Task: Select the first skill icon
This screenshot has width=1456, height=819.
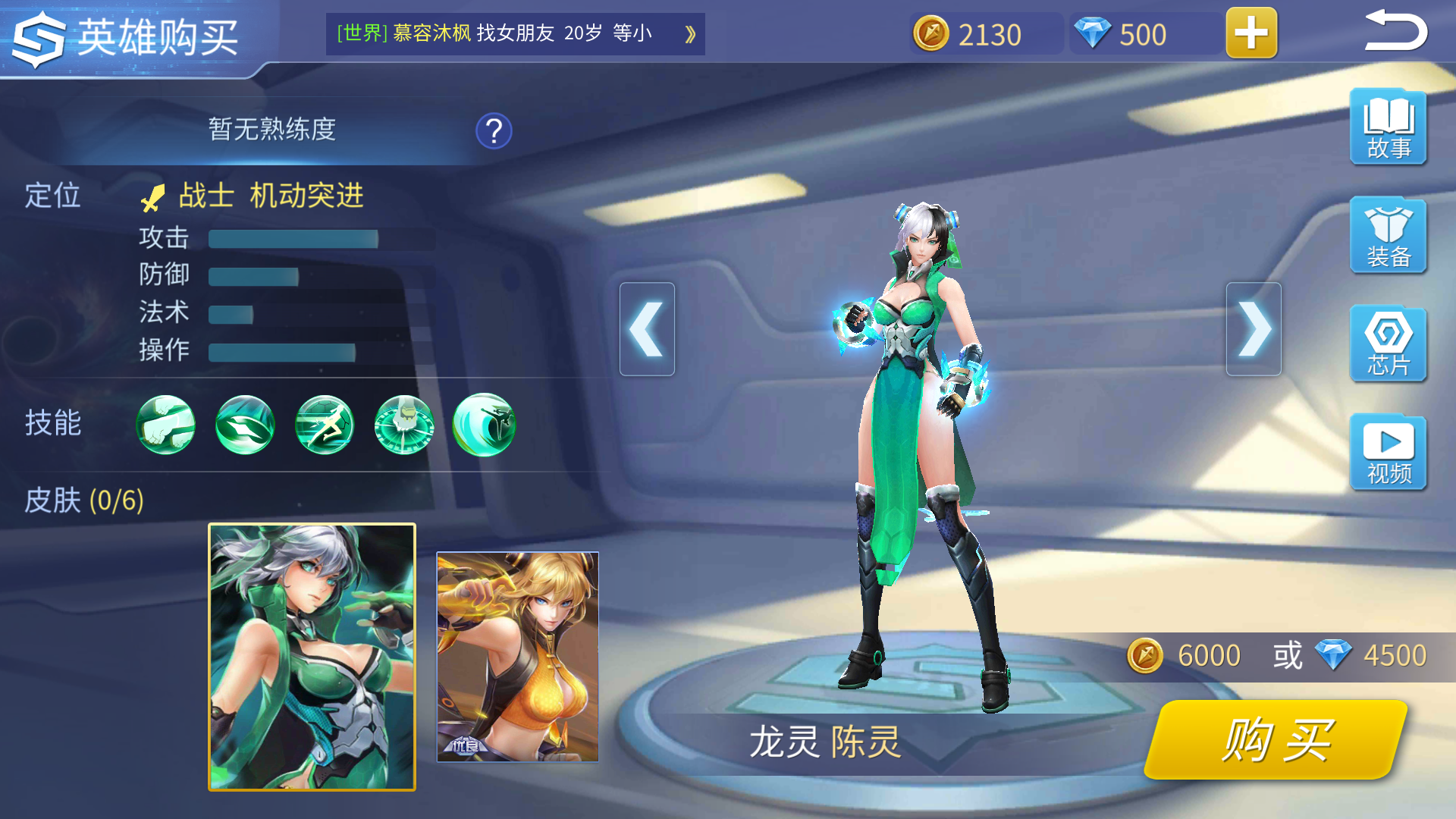Action: click(165, 425)
